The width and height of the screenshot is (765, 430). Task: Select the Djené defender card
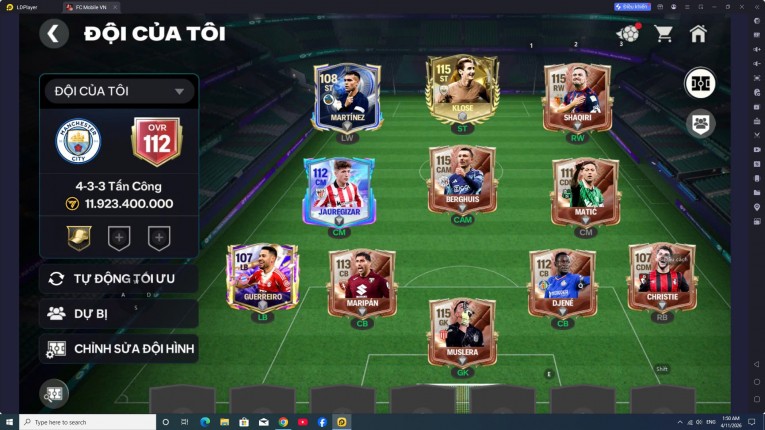pyautogui.click(x=562, y=283)
